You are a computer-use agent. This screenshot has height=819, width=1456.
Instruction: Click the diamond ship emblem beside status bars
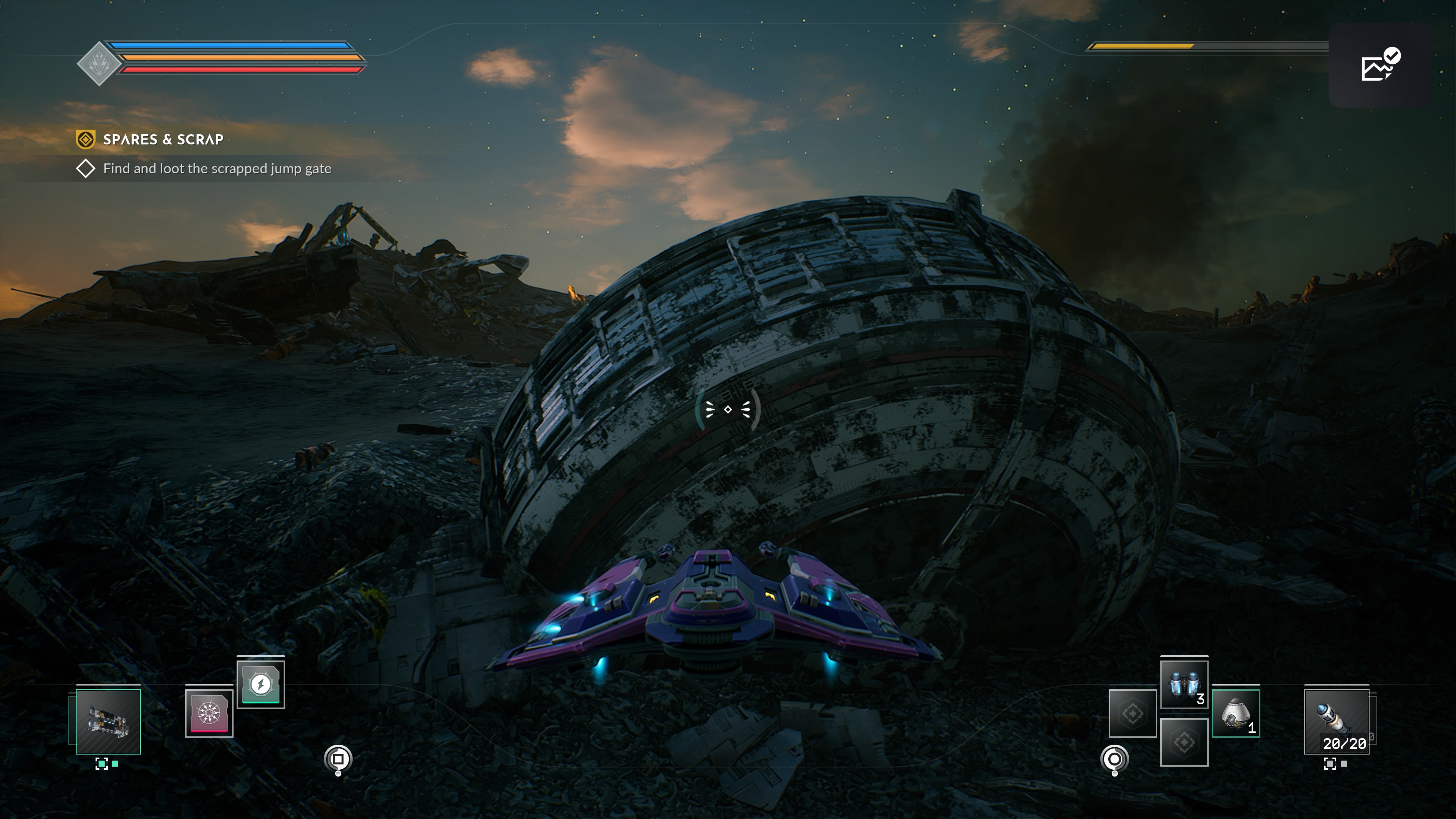99,63
